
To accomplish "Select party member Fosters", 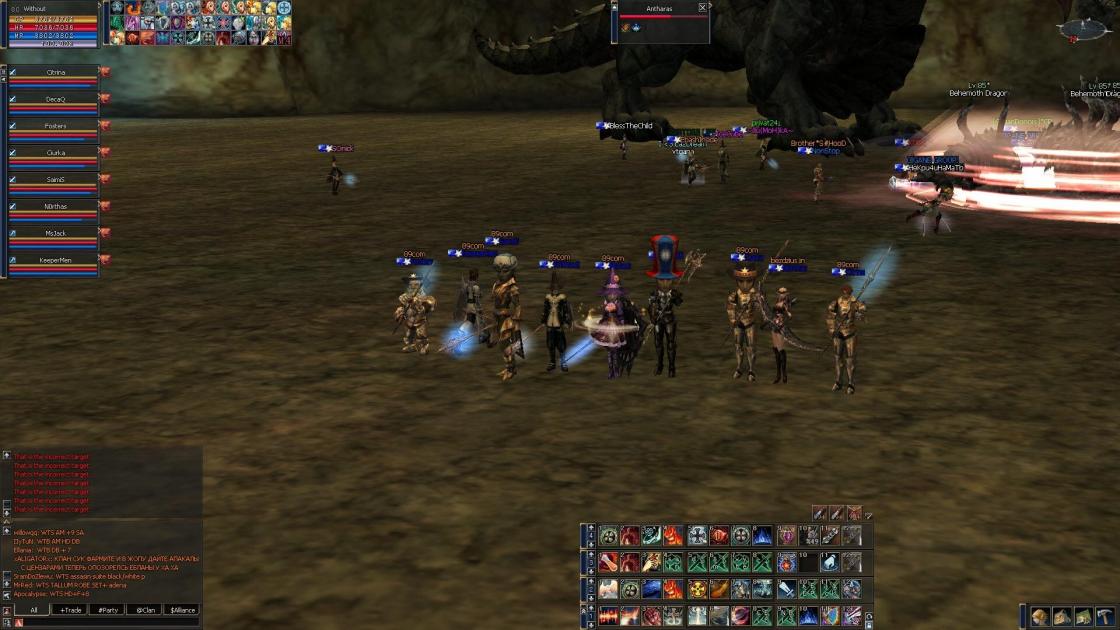I will click(x=55, y=126).
